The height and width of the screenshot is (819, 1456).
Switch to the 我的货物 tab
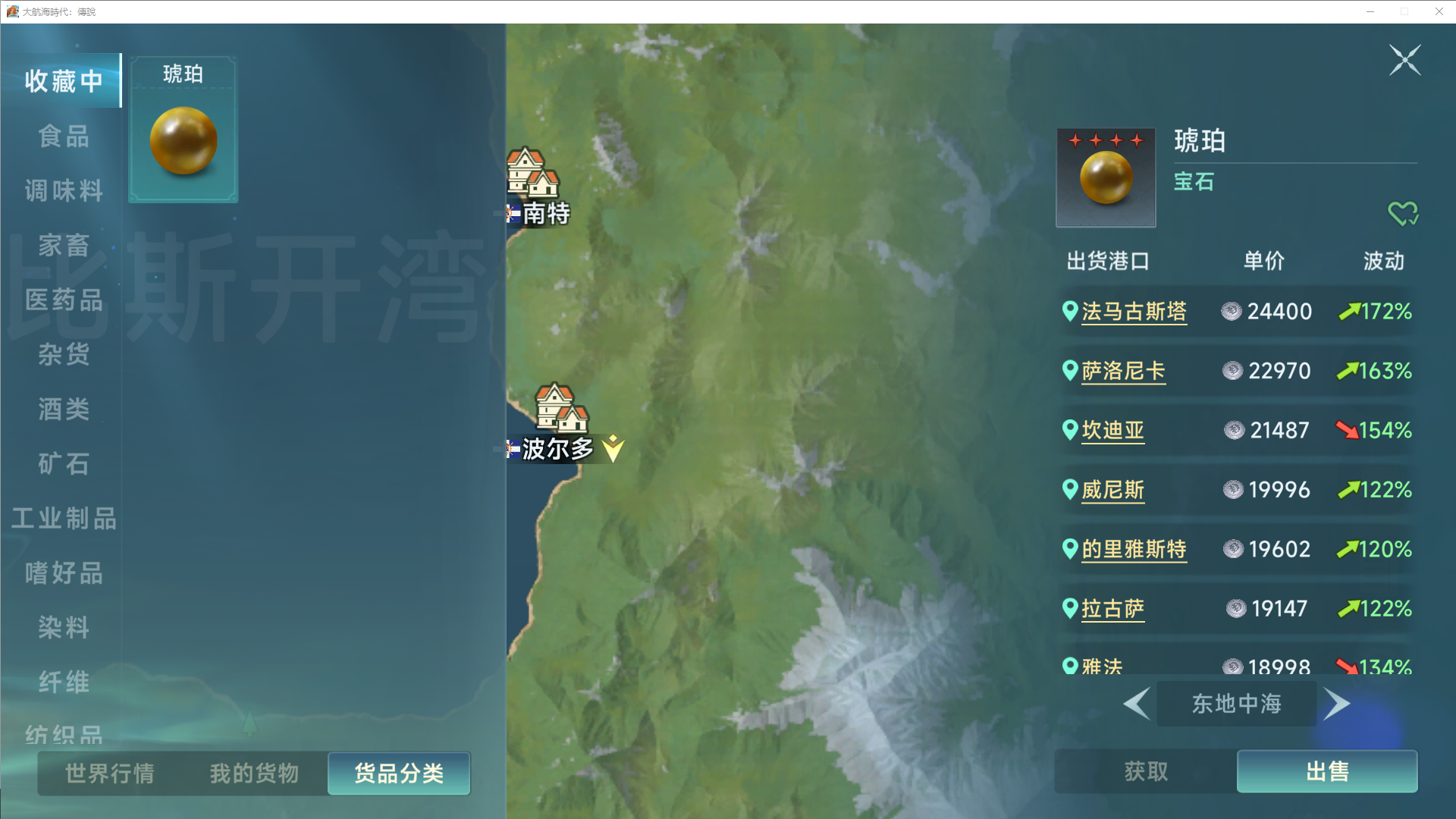pyautogui.click(x=253, y=773)
